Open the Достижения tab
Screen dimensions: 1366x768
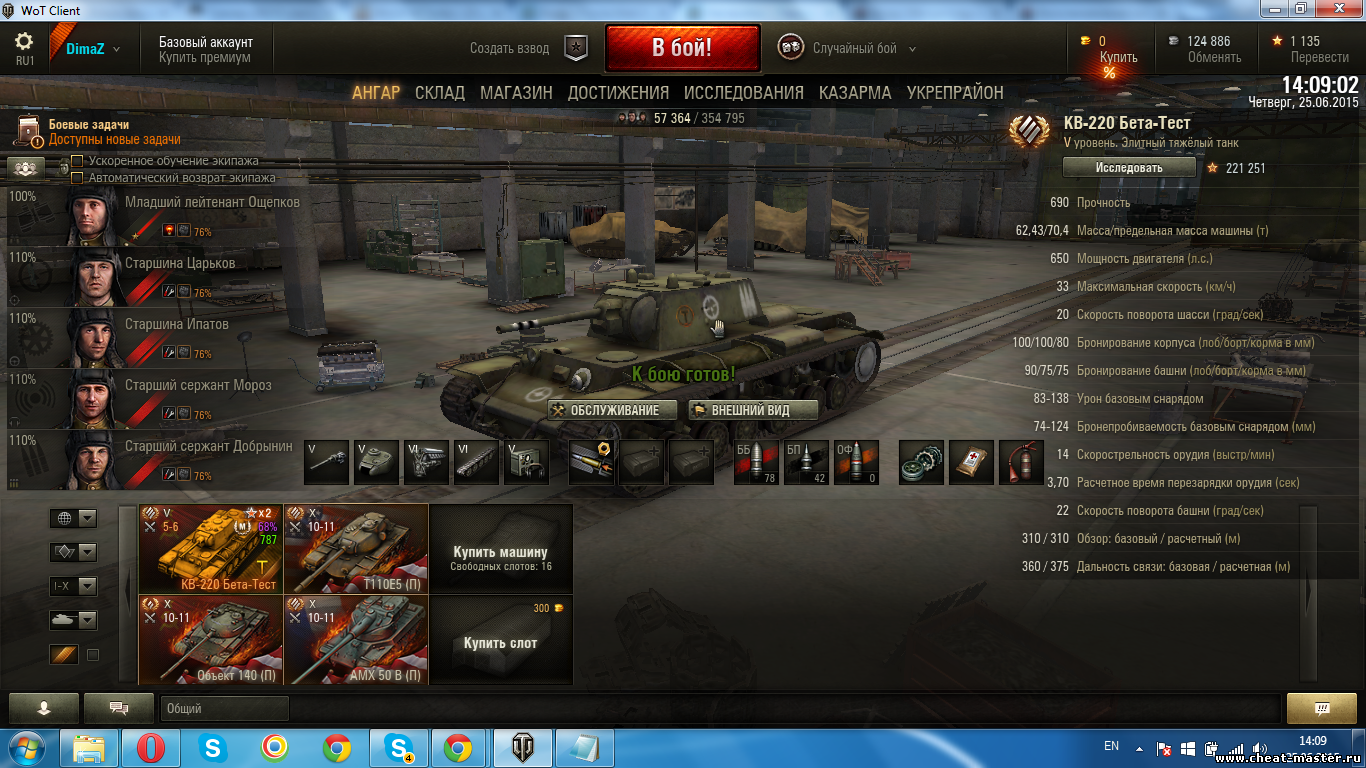(x=618, y=93)
